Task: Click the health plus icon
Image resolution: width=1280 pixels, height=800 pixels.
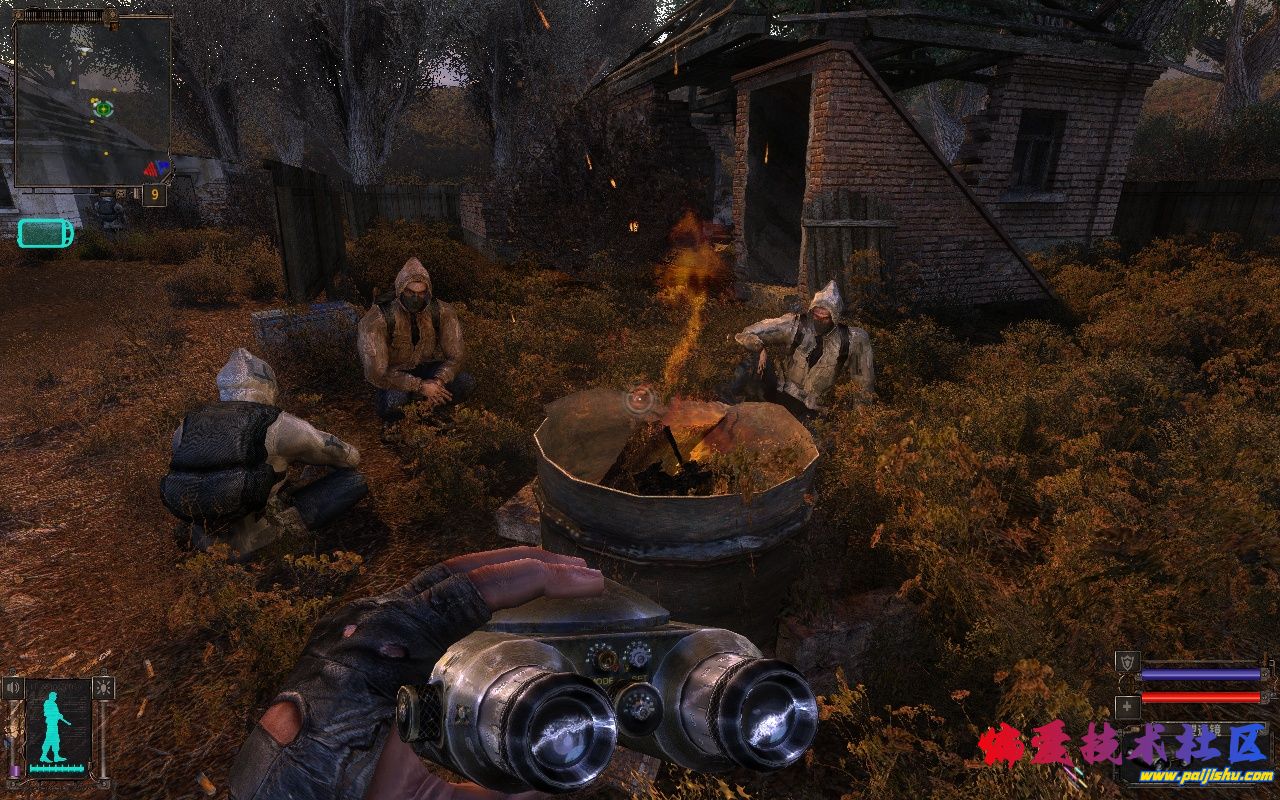Action: (1127, 706)
